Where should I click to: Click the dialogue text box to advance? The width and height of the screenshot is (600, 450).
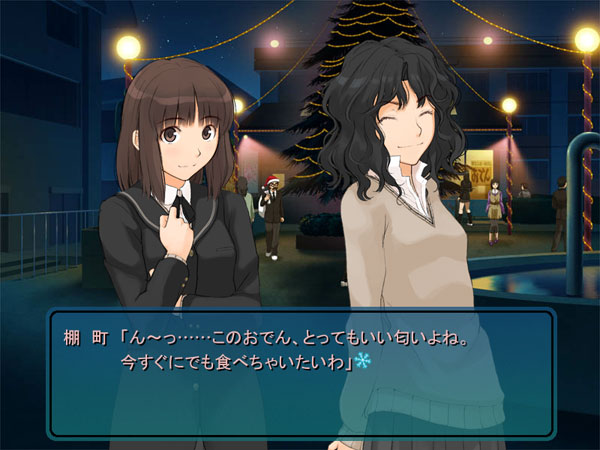(300, 373)
